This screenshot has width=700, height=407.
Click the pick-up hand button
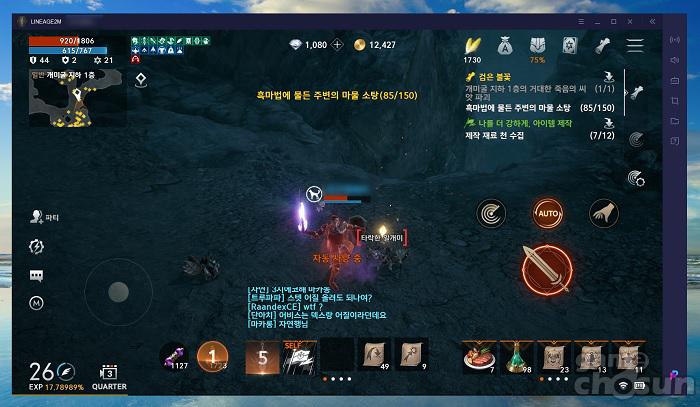coord(603,212)
